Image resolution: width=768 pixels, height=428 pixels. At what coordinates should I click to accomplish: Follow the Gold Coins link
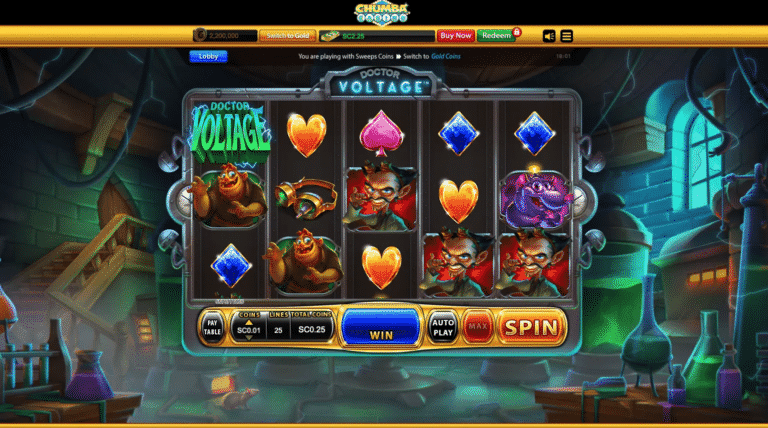tap(447, 57)
